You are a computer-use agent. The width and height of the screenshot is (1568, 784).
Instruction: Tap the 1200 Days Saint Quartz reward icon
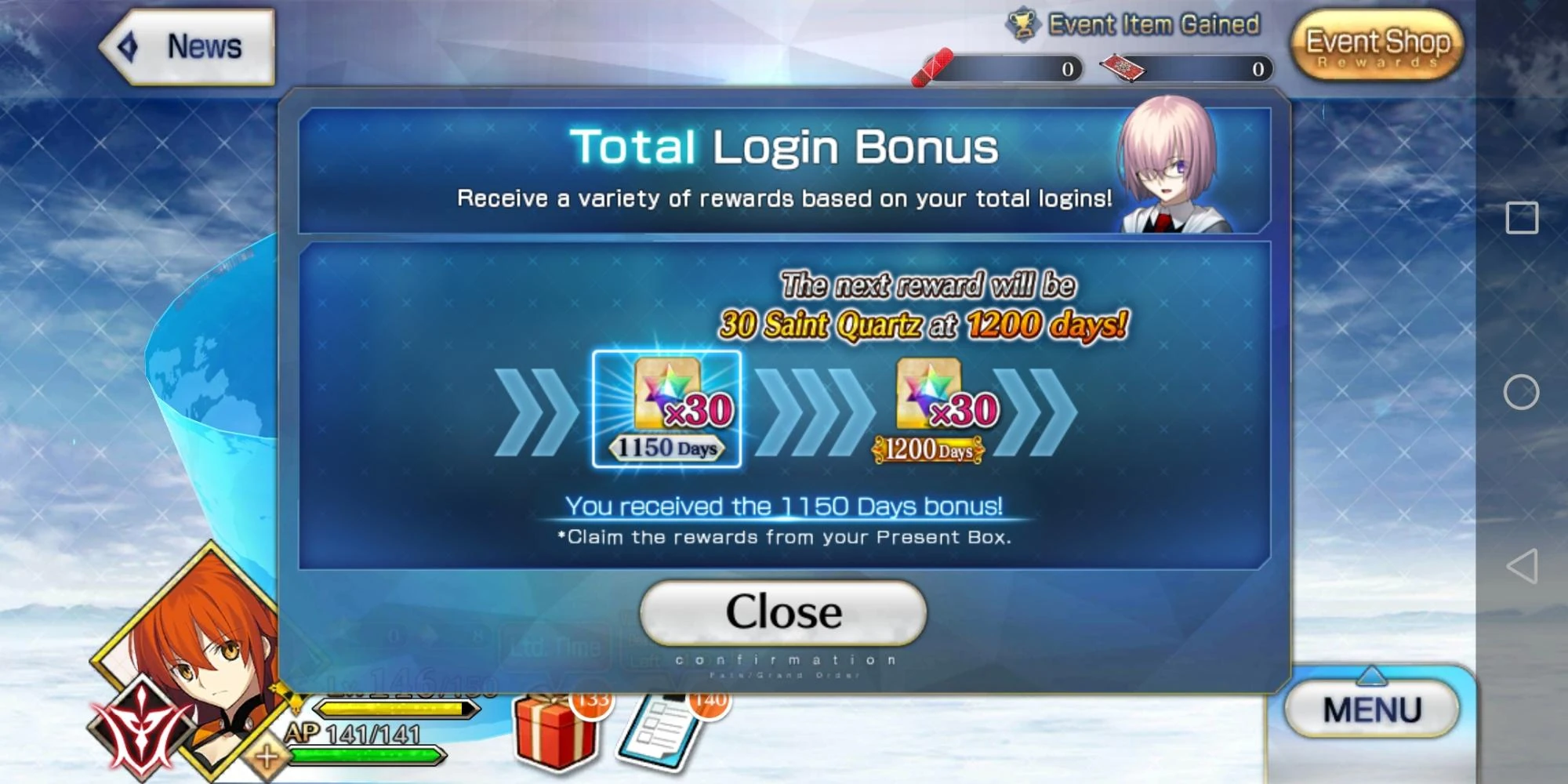[x=927, y=408]
